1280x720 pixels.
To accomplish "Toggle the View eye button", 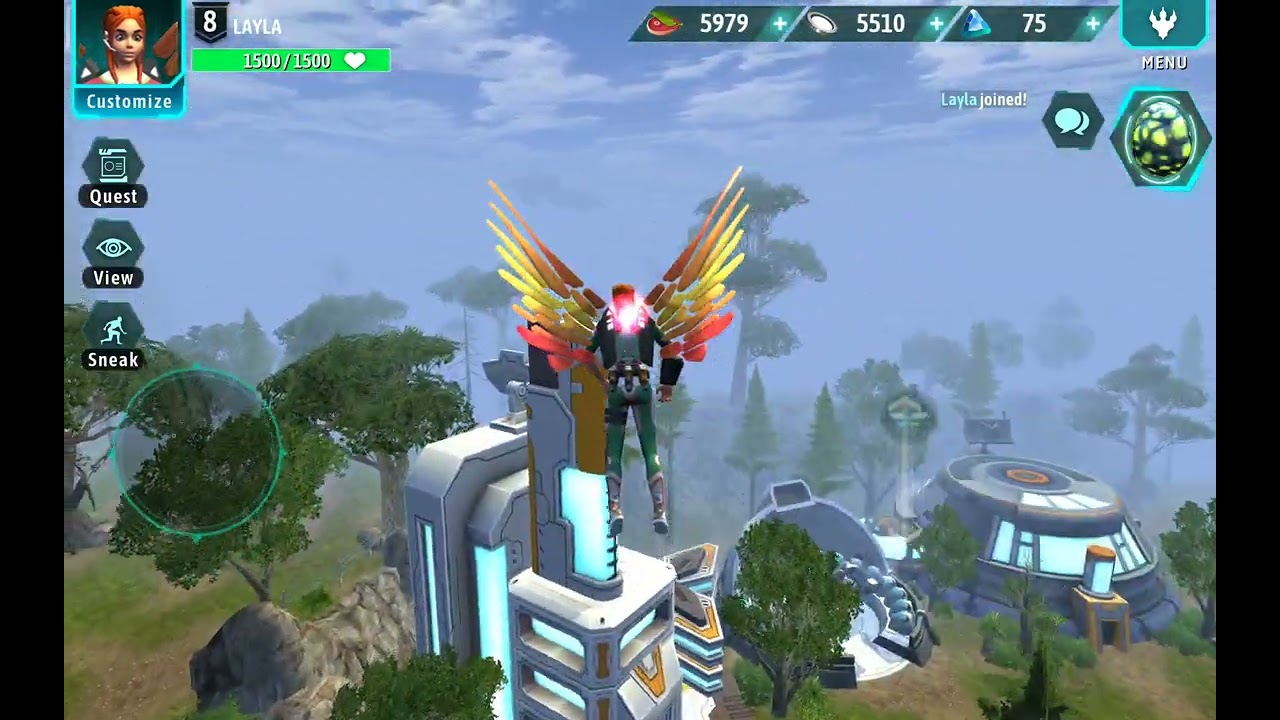I will click(x=113, y=255).
